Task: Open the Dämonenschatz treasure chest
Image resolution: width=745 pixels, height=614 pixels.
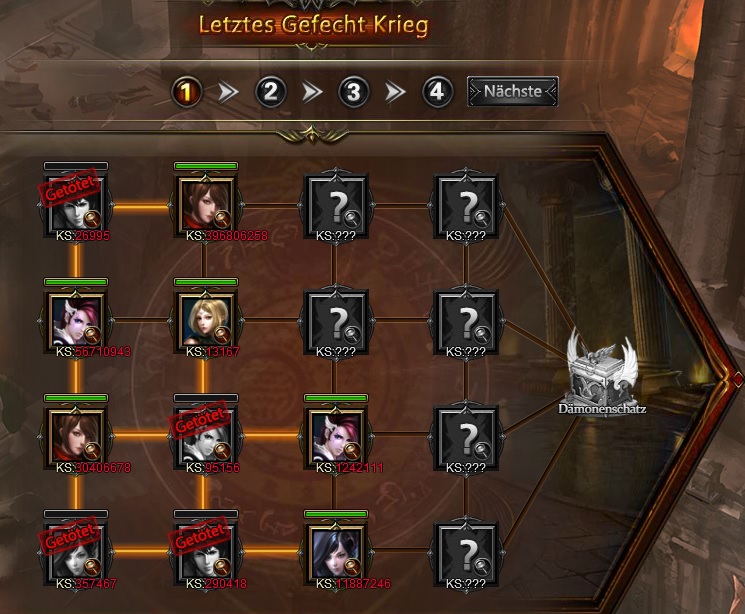Action: [602, 372]
